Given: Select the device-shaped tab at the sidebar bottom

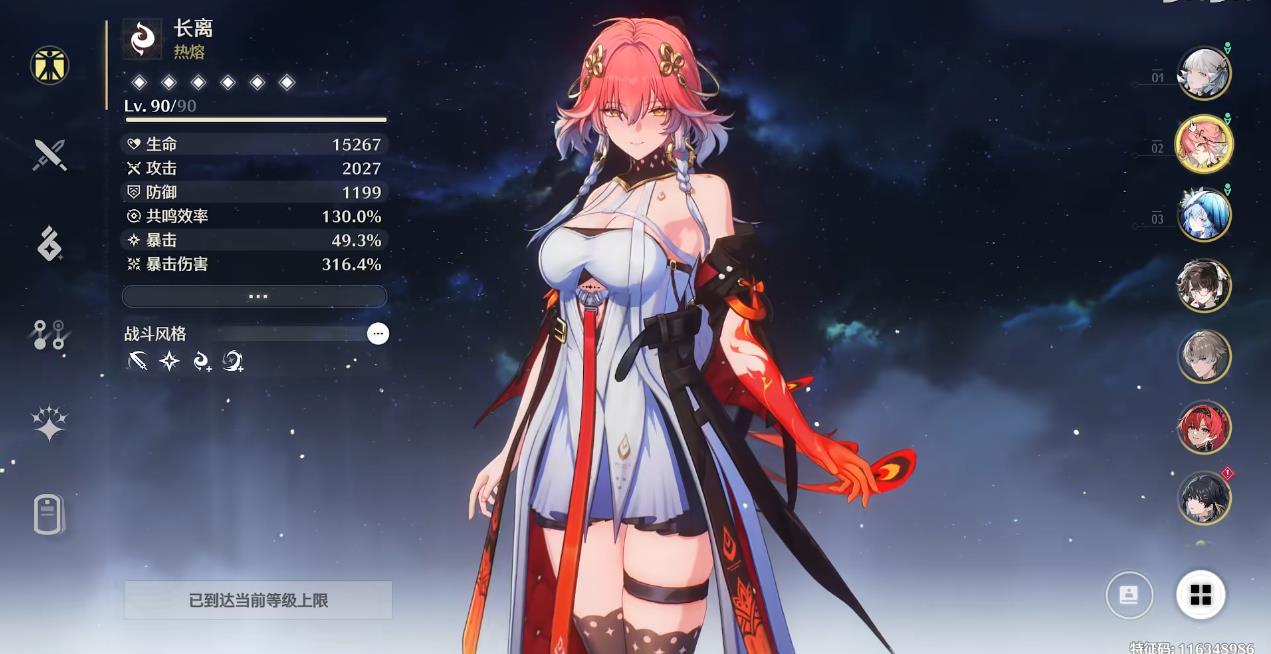Looking at the screenshot, I should [49, 514].
